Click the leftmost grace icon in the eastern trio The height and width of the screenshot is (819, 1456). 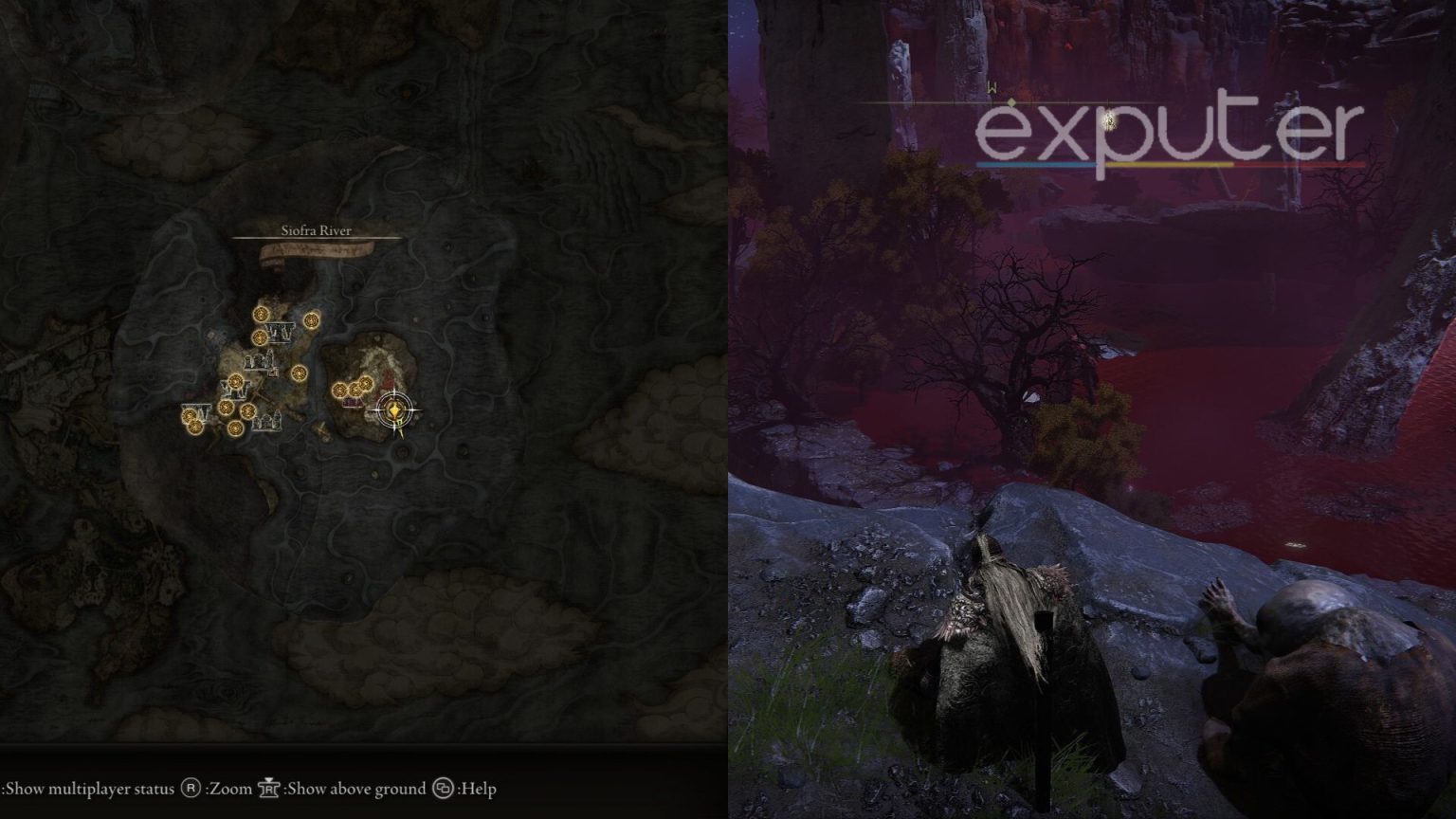click(339, 391)
